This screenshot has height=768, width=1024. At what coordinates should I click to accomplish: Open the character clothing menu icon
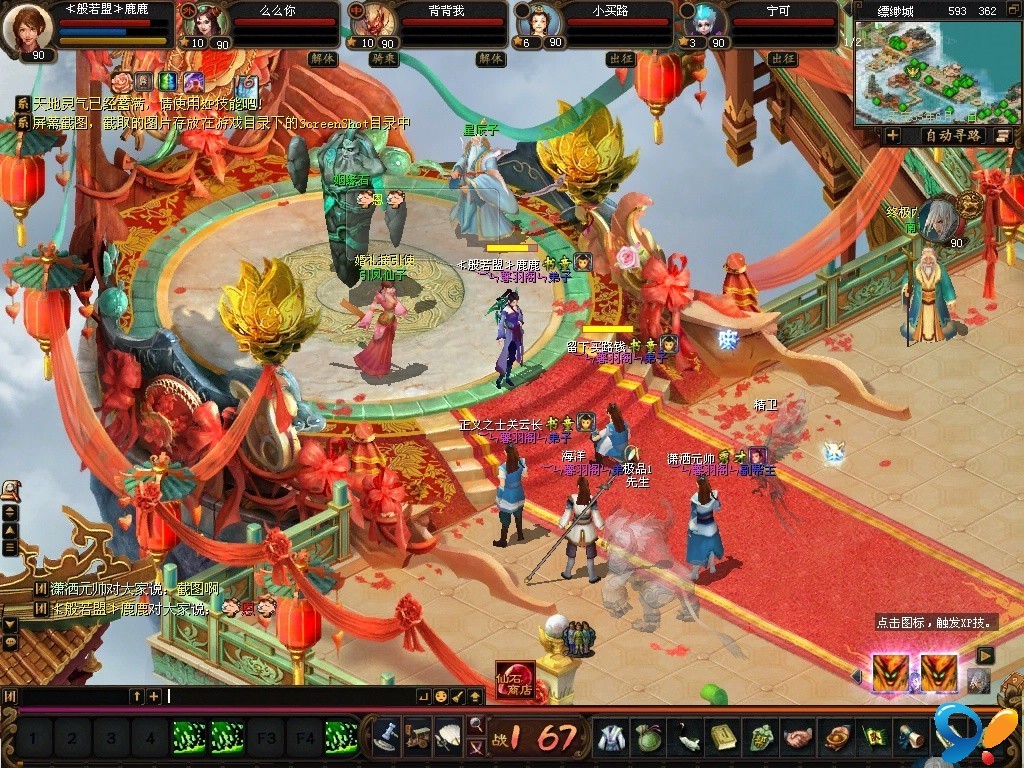pyautogui.click(x=612, y=738)
